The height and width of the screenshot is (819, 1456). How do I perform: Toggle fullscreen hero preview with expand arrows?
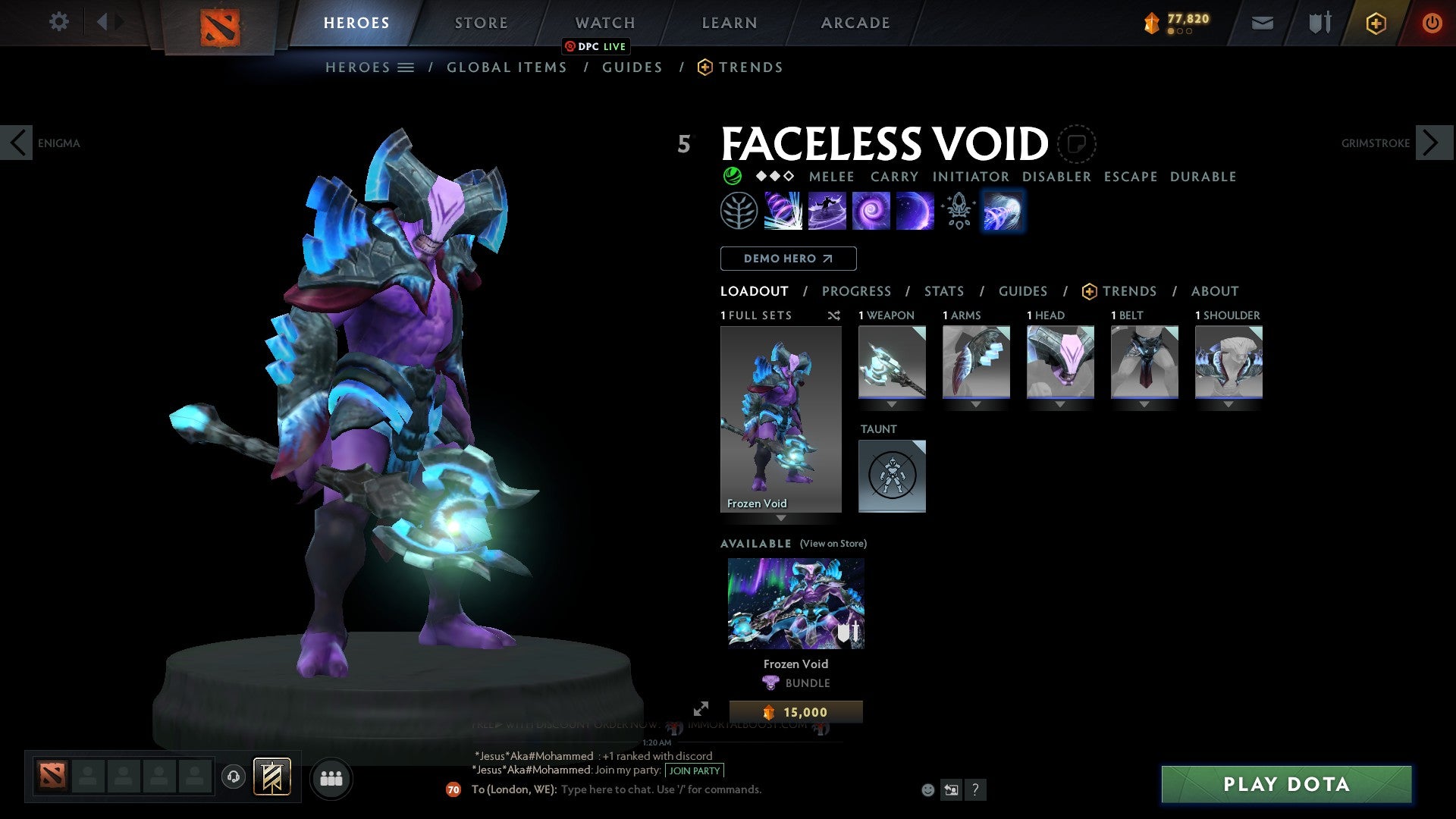pos(701,707)
